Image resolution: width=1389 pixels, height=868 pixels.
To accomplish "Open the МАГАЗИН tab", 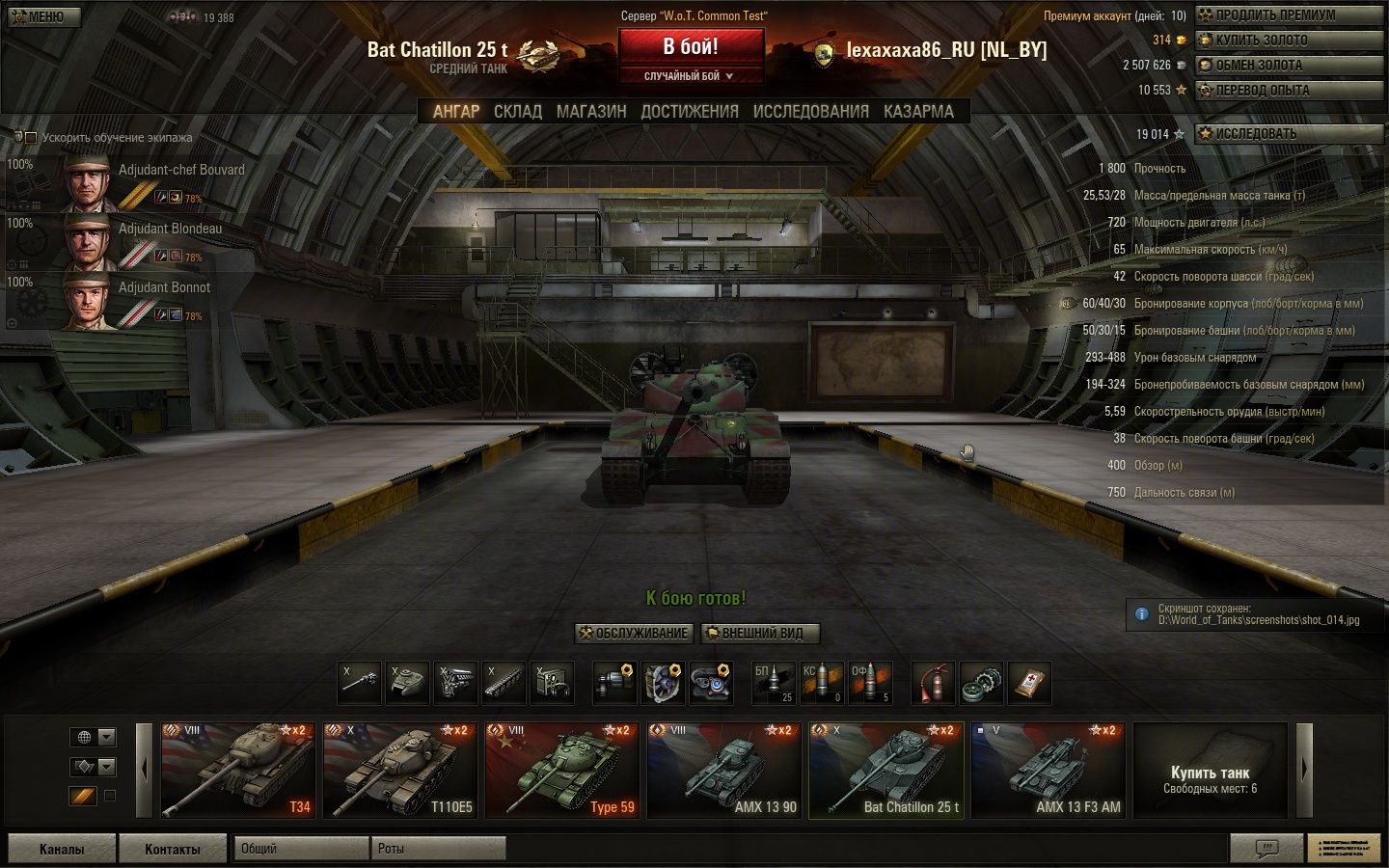I will click(x=591, y=112).
